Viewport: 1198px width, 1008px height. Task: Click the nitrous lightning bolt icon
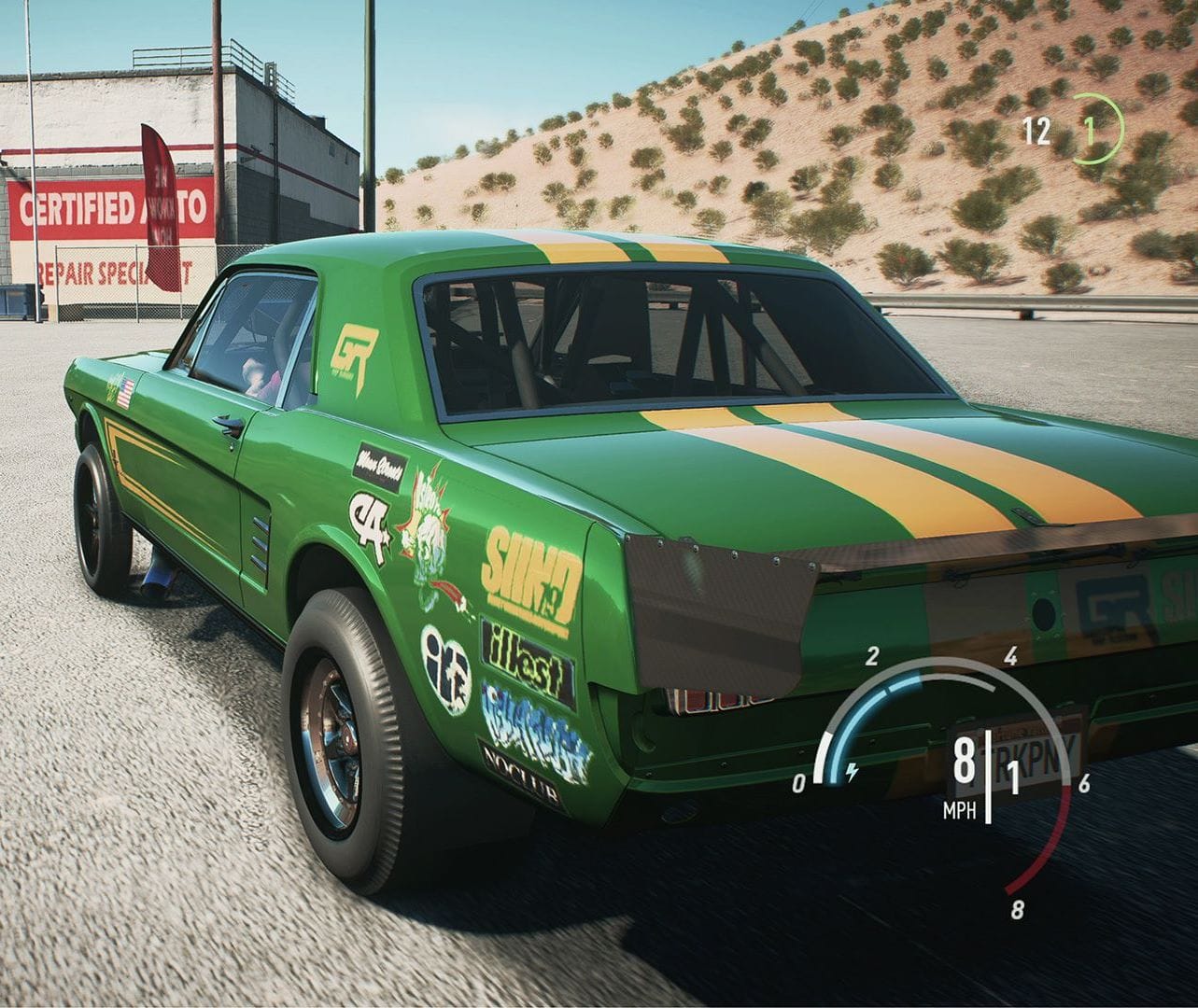[x=851, y=772]
